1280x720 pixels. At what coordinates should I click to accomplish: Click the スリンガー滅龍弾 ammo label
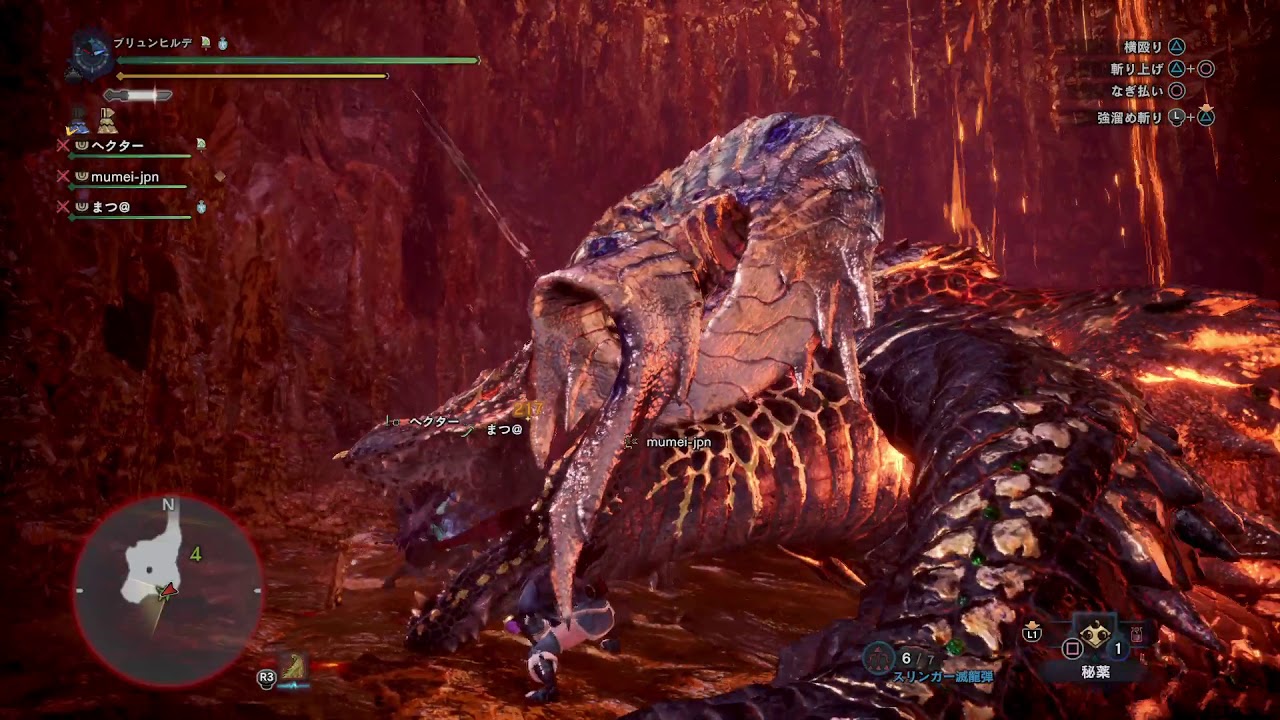(x=944, y=677)
